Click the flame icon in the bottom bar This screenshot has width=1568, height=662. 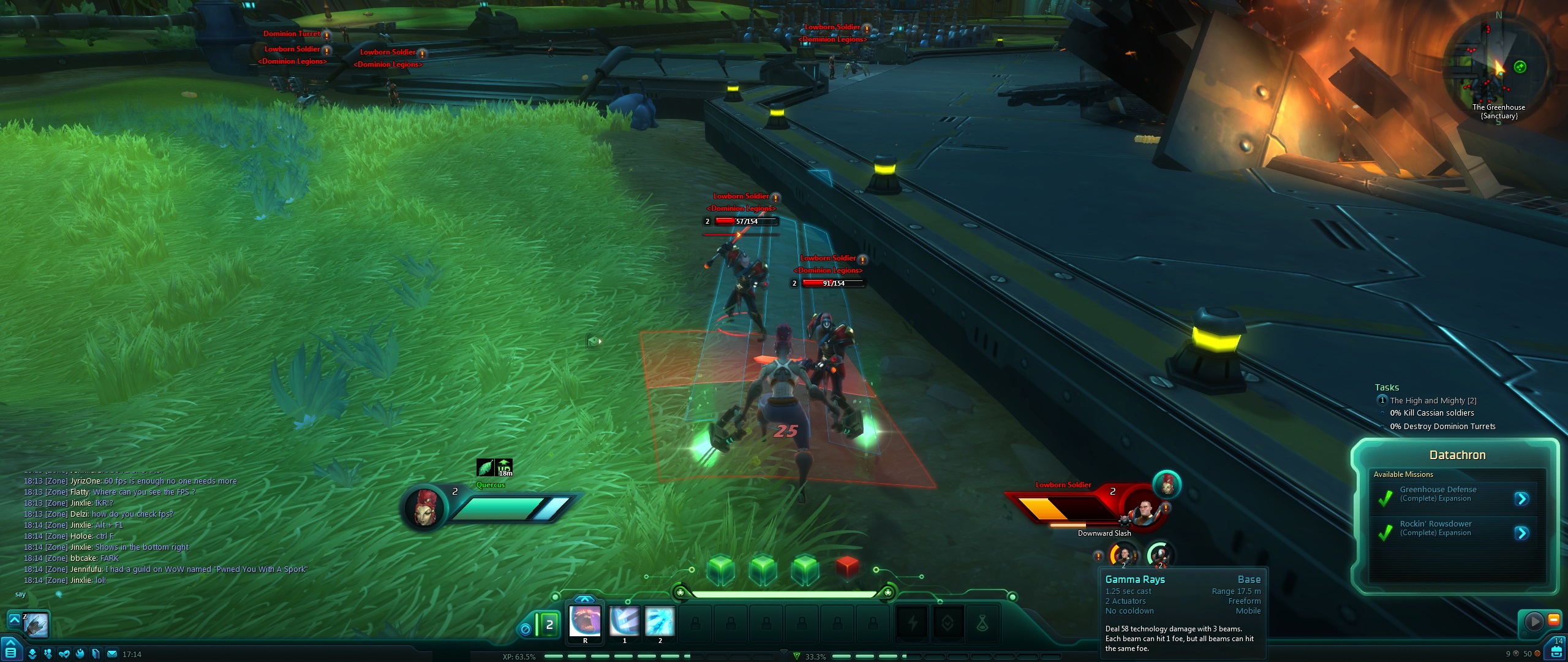tap(80, 654)
